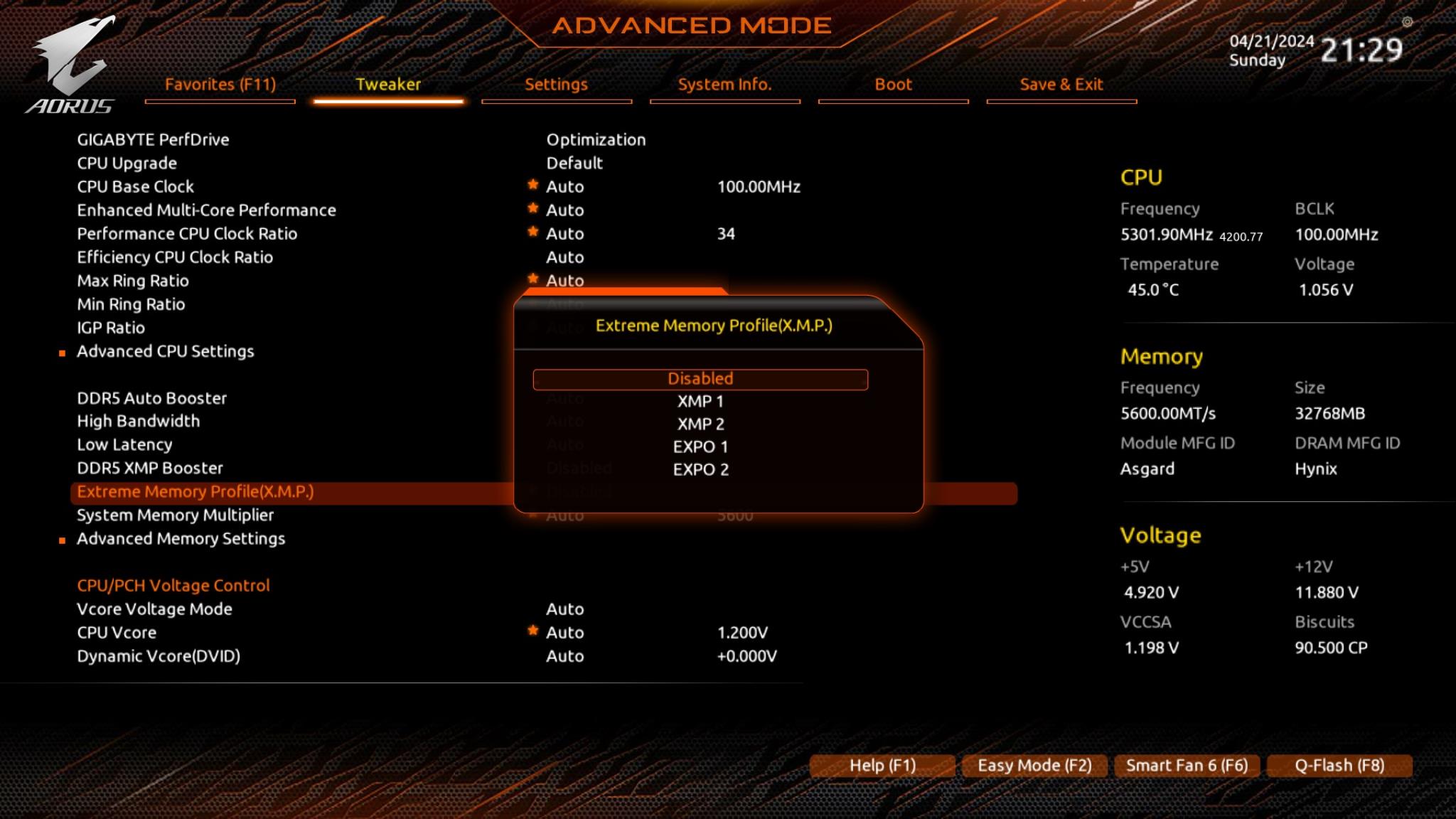Switch to the Favorites (F11) tab
This screenshot has width=1456, height=819.
pyautogui.click(x=220, y=85)
